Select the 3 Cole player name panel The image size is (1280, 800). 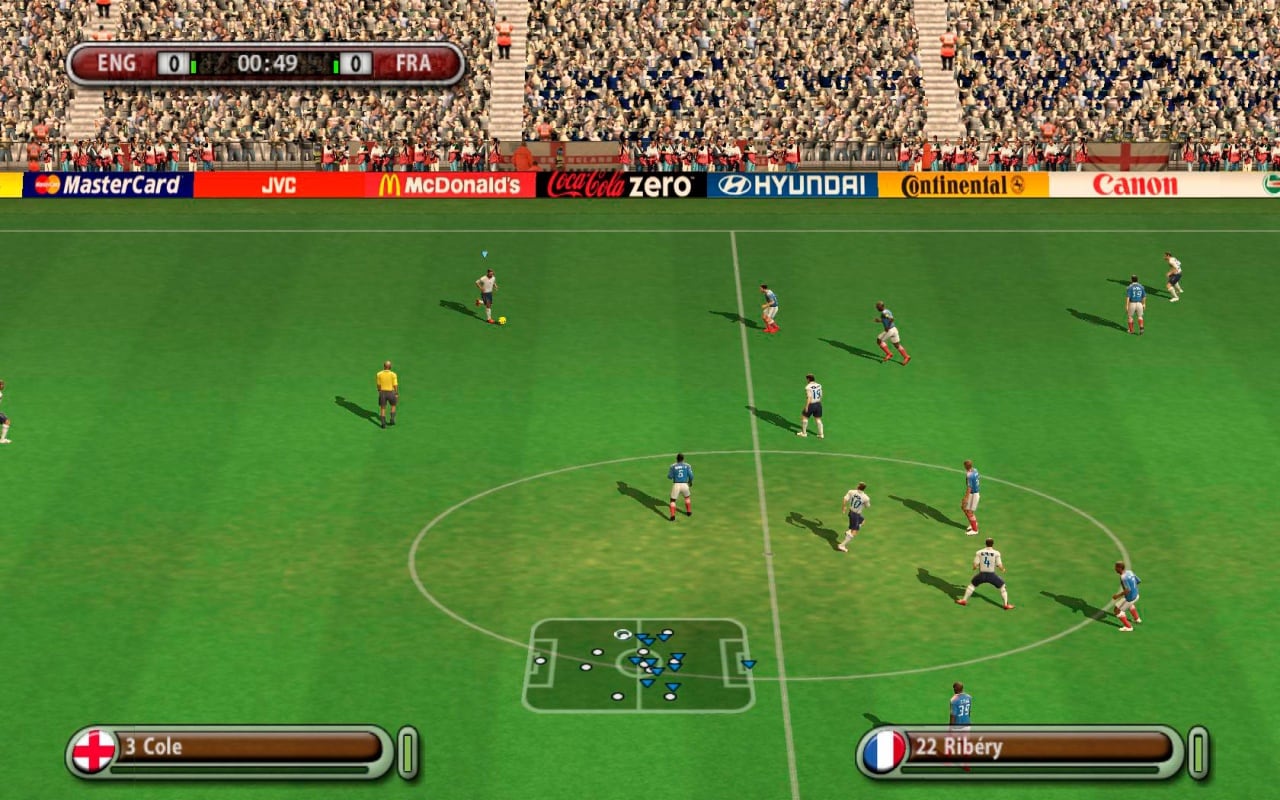[x=250, y=747]
